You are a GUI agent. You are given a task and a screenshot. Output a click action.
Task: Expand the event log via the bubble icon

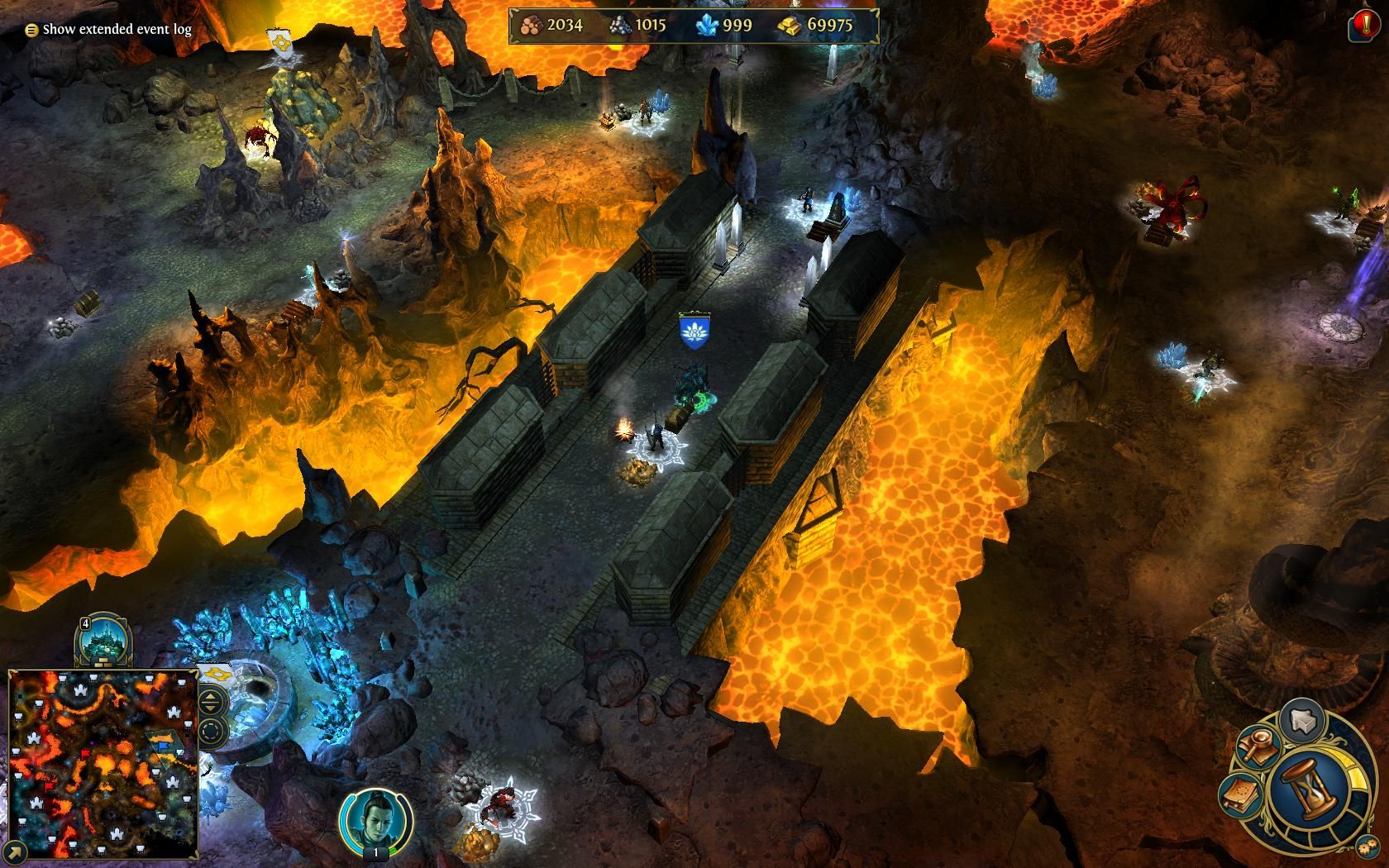pyautogui.click(x=31, y=30)
